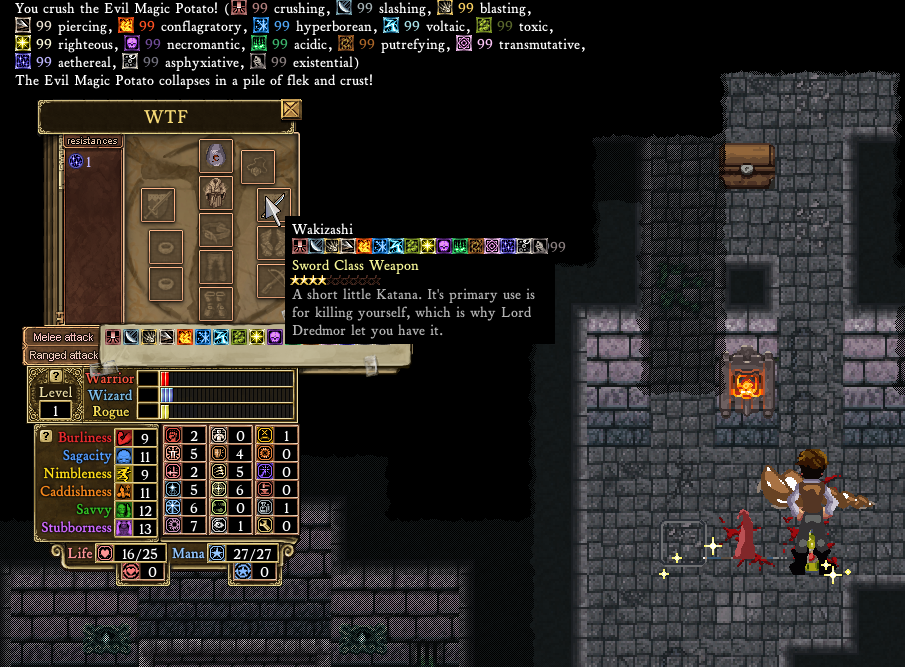The height and width of the screenshot is (667, 905).
Task: Close the WTF character sheet panel
Action: pyautogui.click(x=291, y=109)
